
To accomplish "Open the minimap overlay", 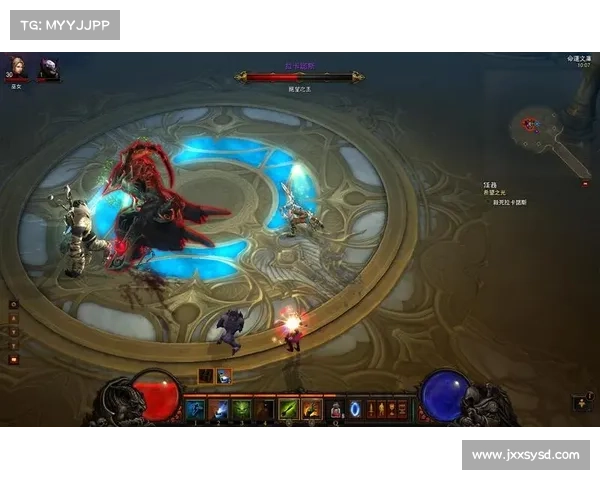I will (x=548, y=133).
